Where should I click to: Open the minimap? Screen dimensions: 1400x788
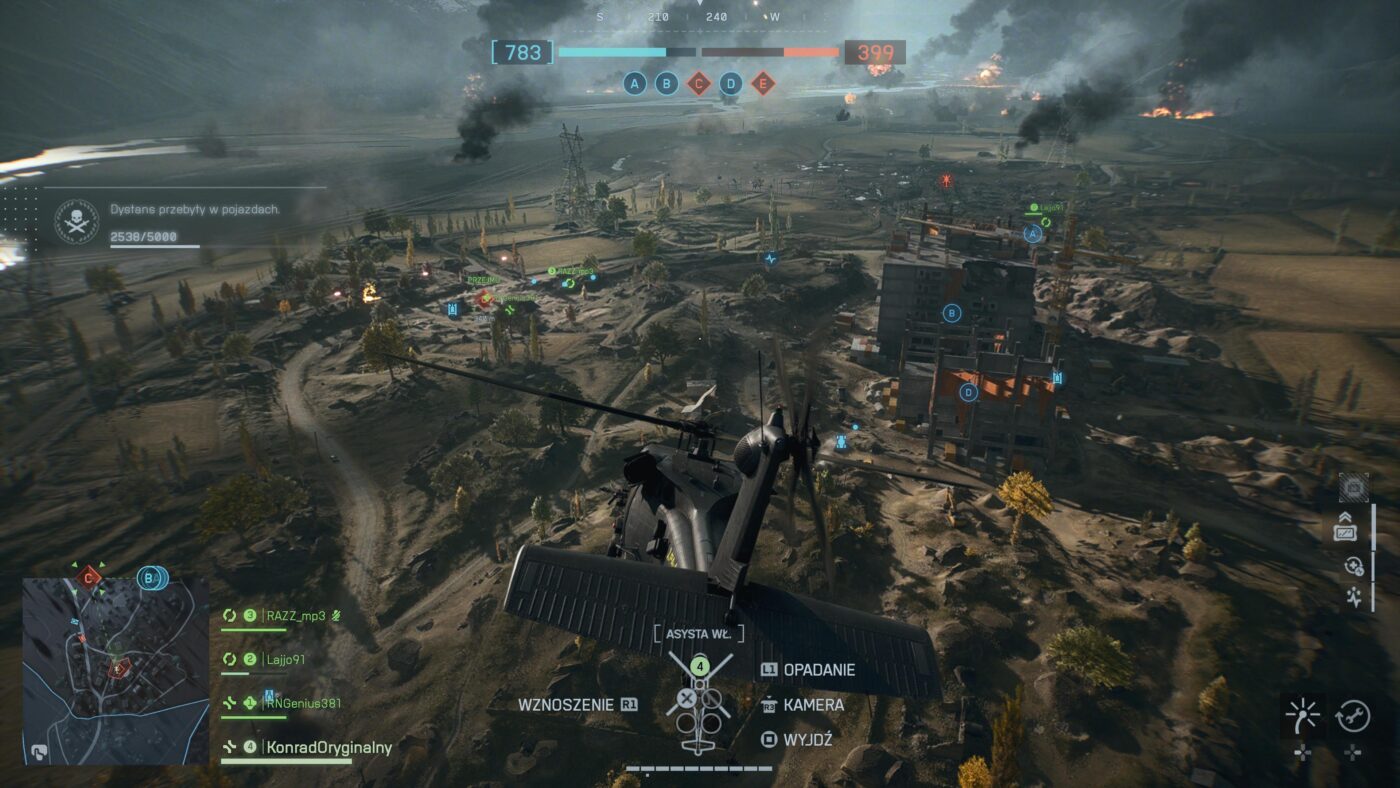tap(116, 670)
